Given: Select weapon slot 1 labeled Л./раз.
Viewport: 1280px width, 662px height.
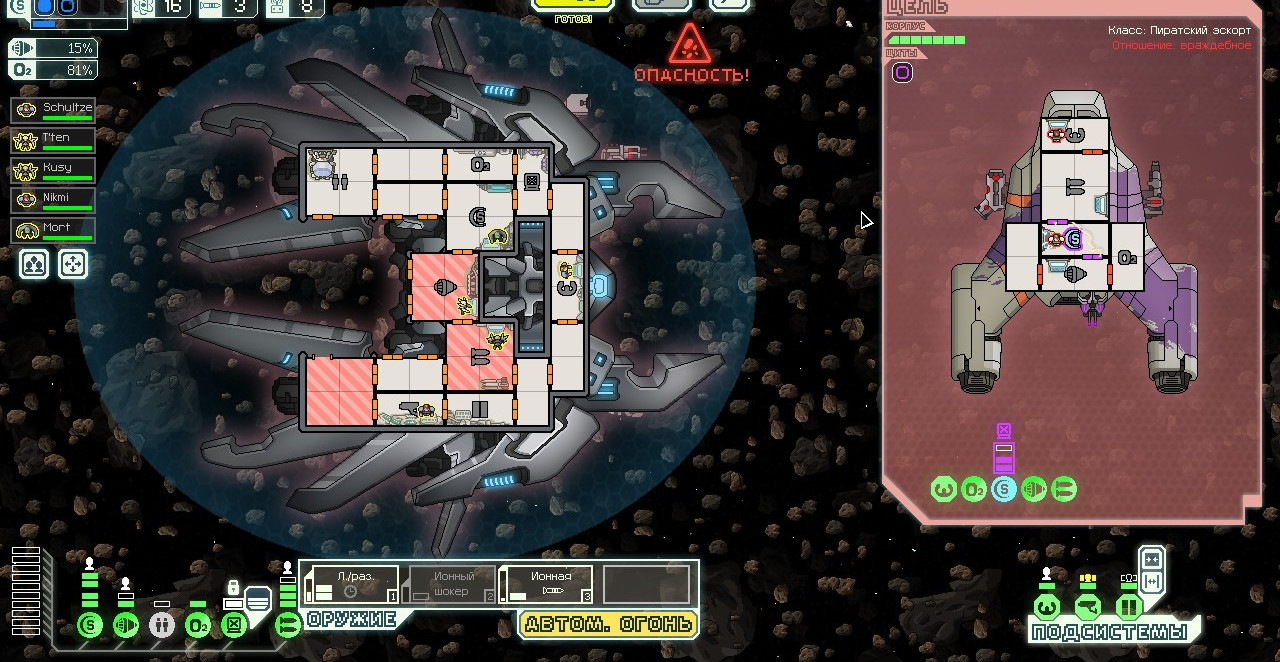Looking at the screenshot, I should pos(352,584).
